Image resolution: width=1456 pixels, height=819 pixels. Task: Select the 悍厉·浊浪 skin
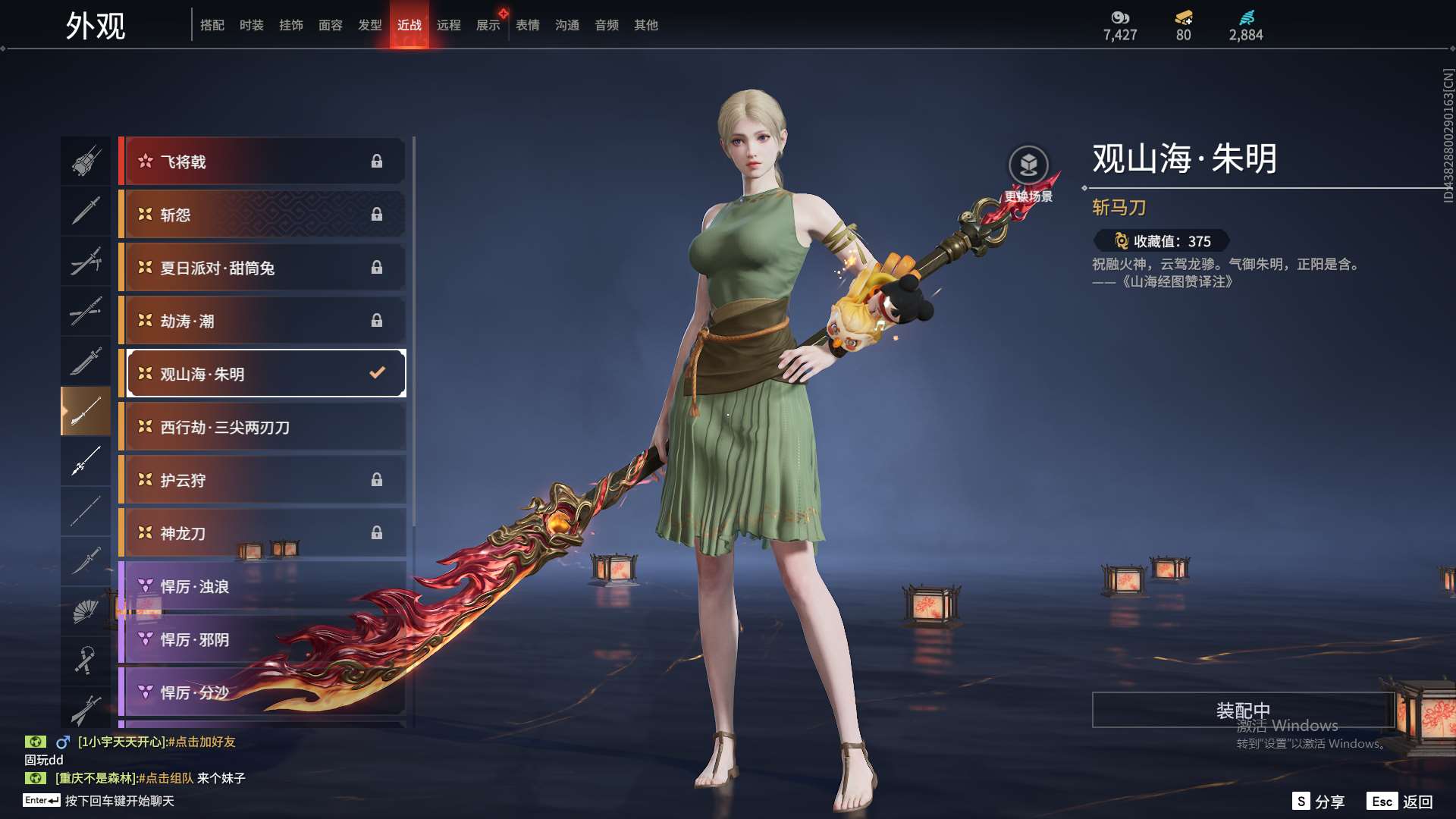pos(262,586)
